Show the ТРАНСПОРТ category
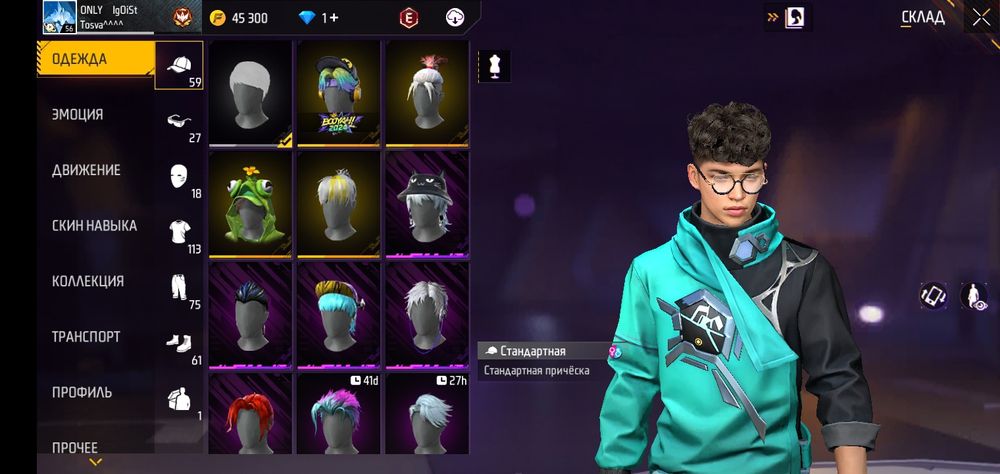 coord(86,337)
